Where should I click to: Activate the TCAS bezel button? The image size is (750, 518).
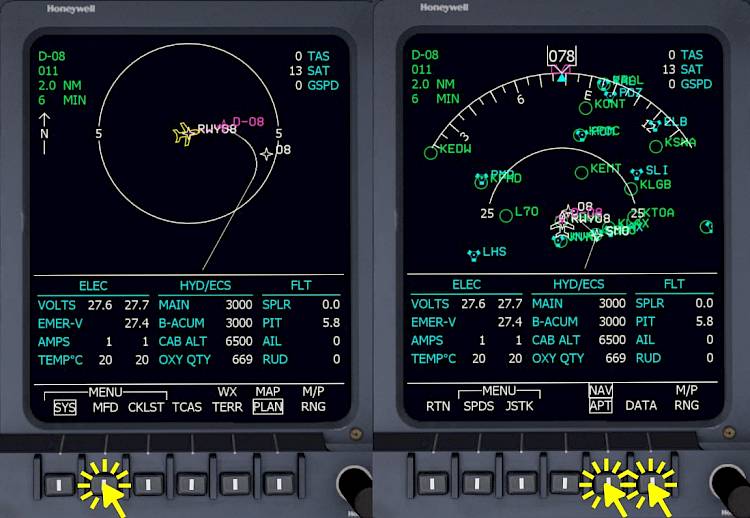click(x=190, y=484)
